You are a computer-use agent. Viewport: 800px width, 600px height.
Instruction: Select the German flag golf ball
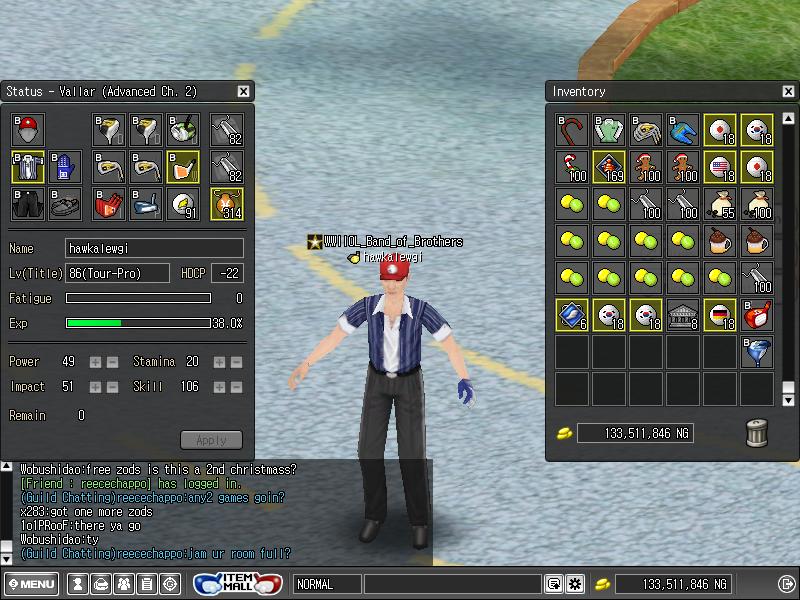[x=720, y=315]
